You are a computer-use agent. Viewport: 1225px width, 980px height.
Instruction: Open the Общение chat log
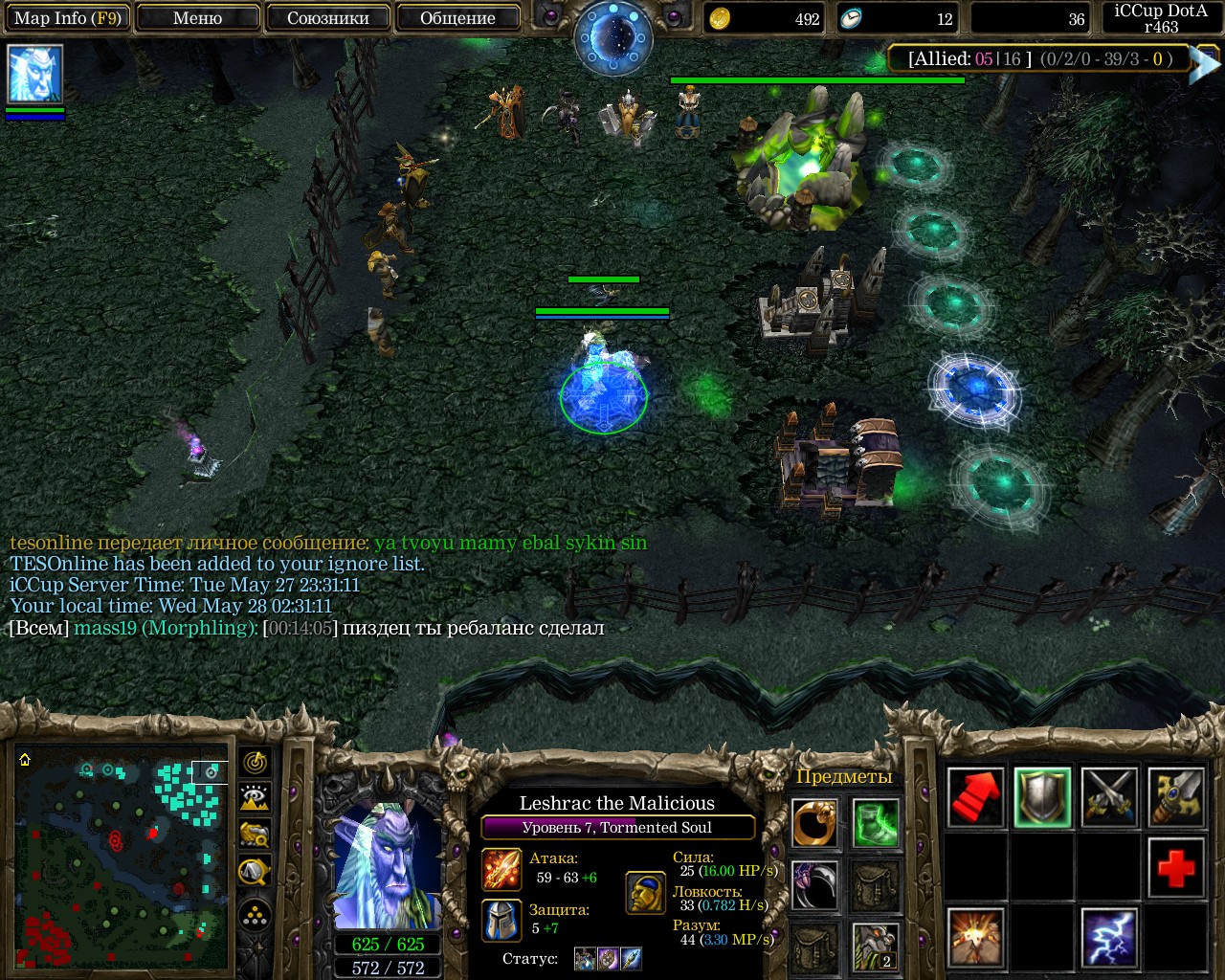[457, 18]
